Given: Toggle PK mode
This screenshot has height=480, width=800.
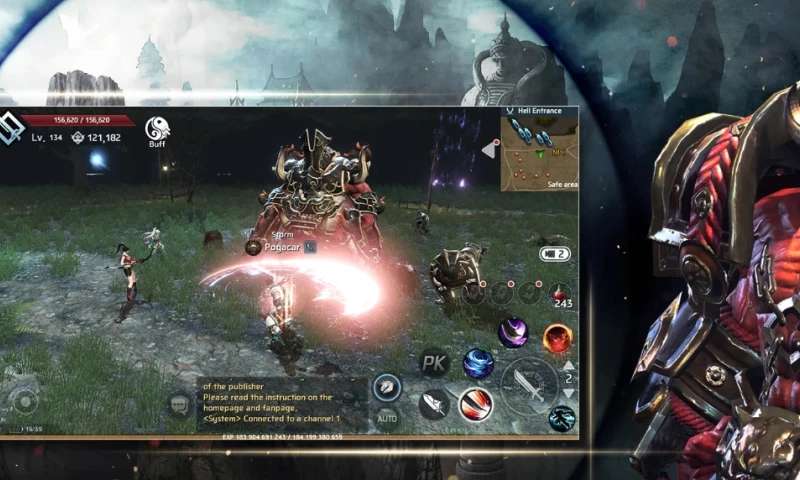Looking at the screenshot, I should [433, 363].
